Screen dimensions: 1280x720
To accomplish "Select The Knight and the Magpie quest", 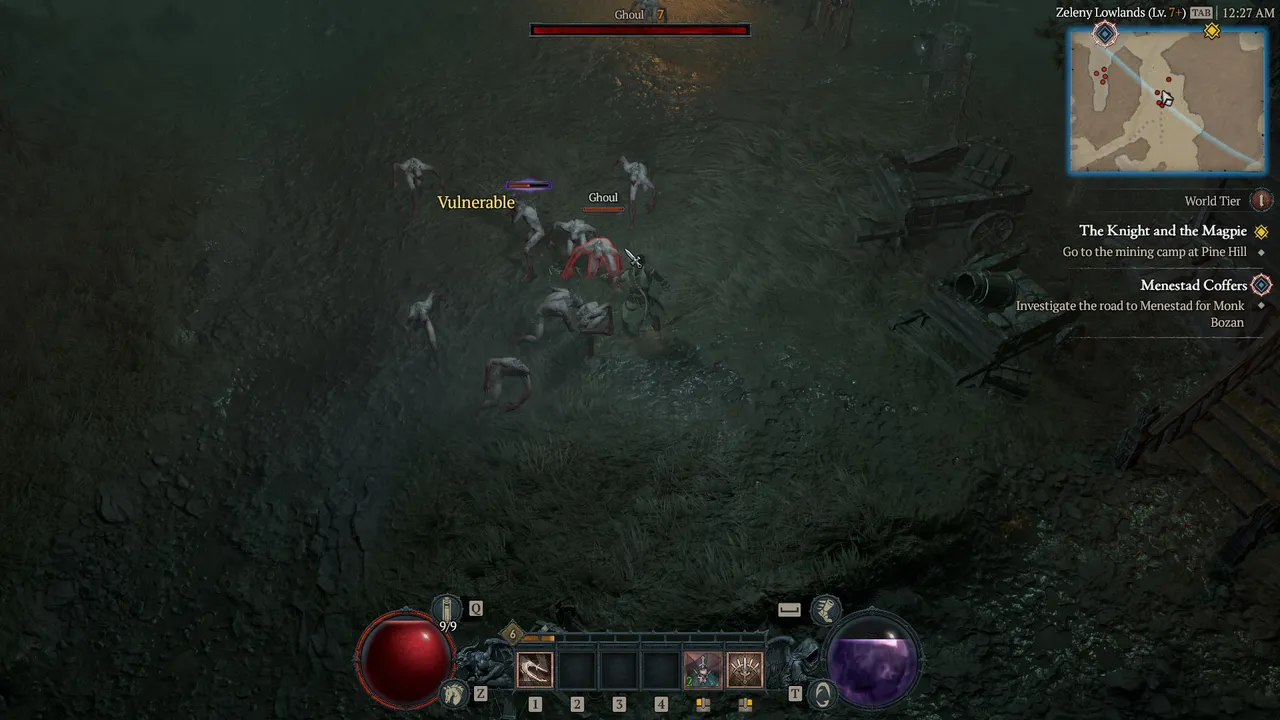I will [1163, 231].
